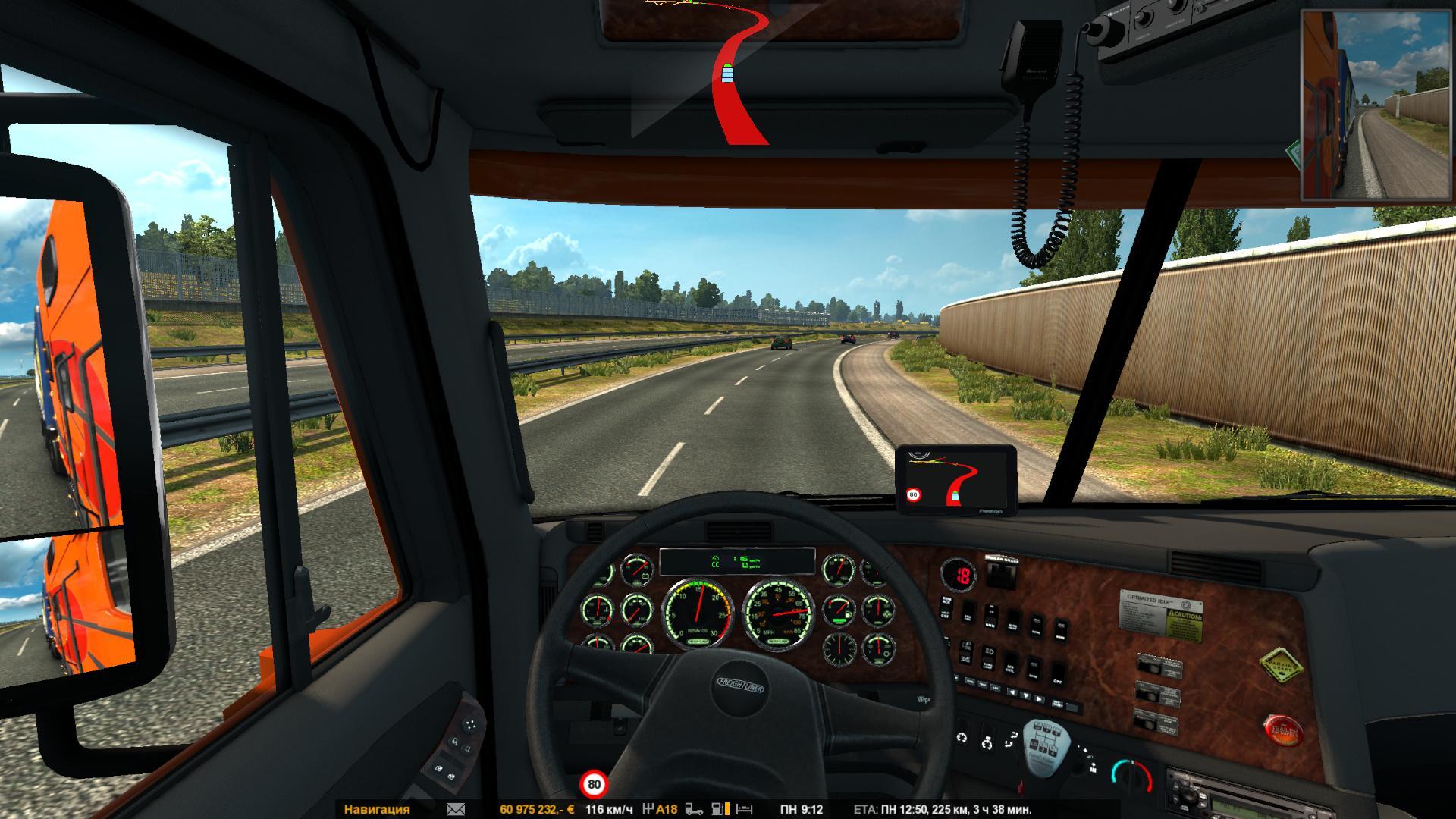Show the truck damage diagnostics icon
The width and height of the screenshot is (1456, 819).
point(694,809)
